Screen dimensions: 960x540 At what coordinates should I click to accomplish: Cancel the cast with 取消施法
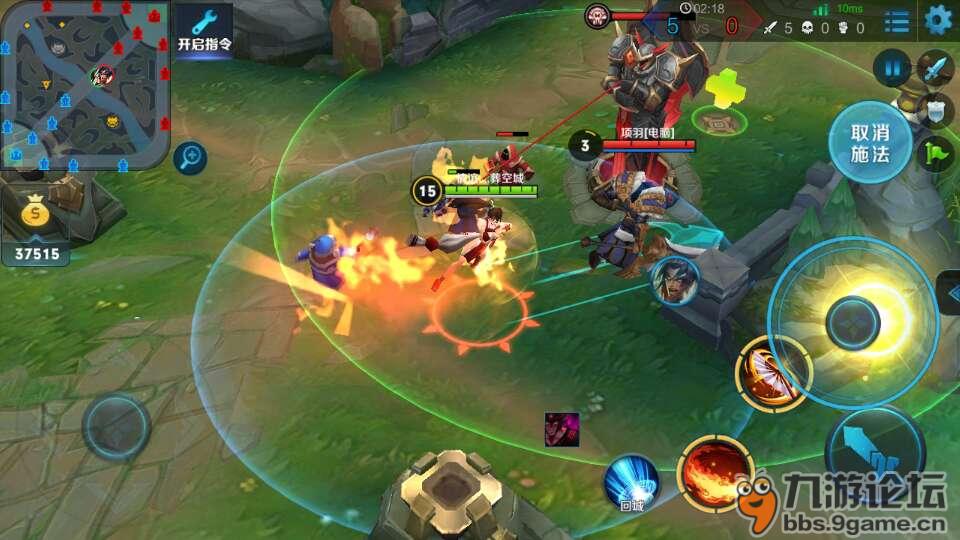coord(869,143)
